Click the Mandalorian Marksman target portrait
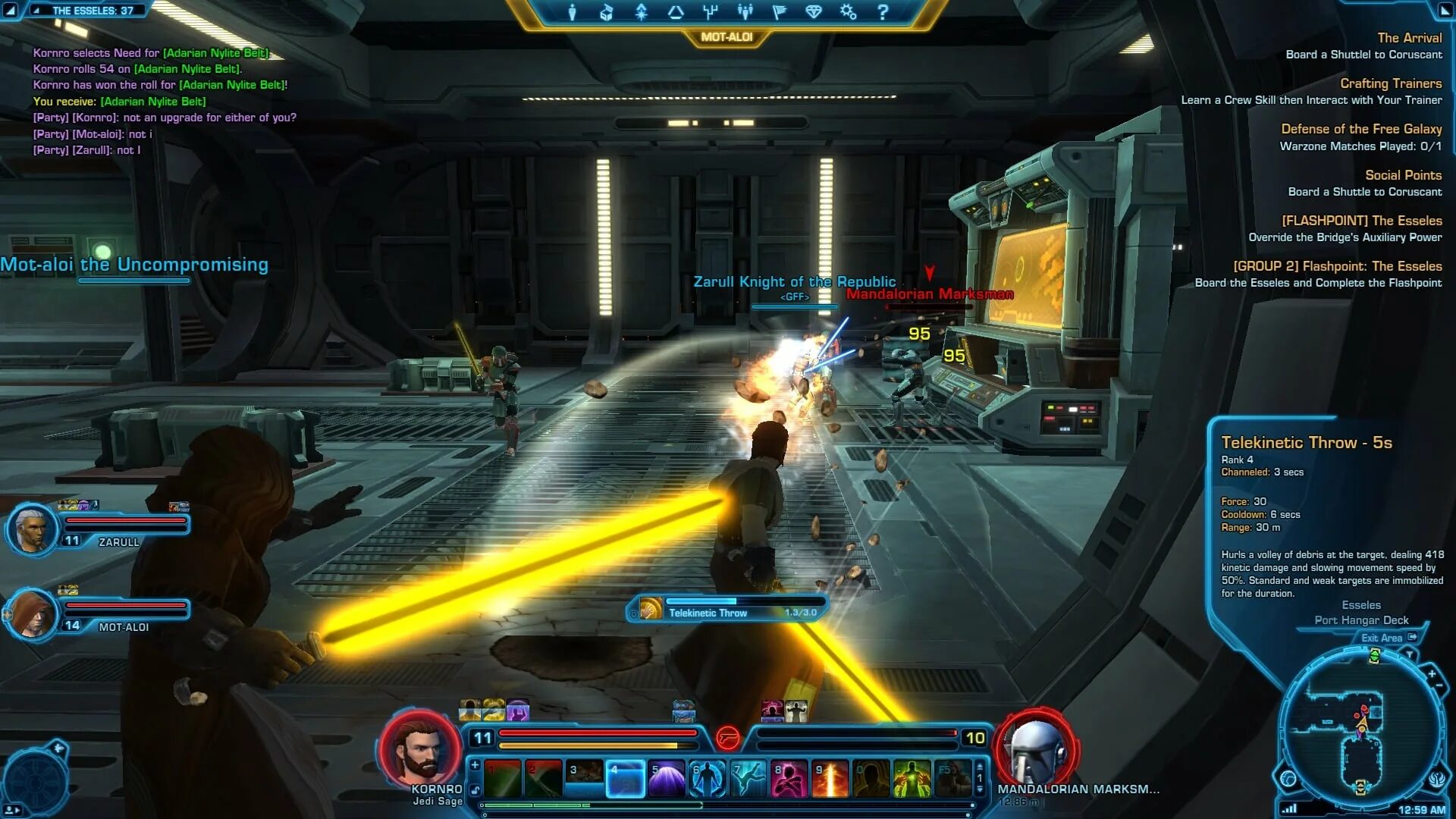 pyautogui.click(x=1036, y=749)
